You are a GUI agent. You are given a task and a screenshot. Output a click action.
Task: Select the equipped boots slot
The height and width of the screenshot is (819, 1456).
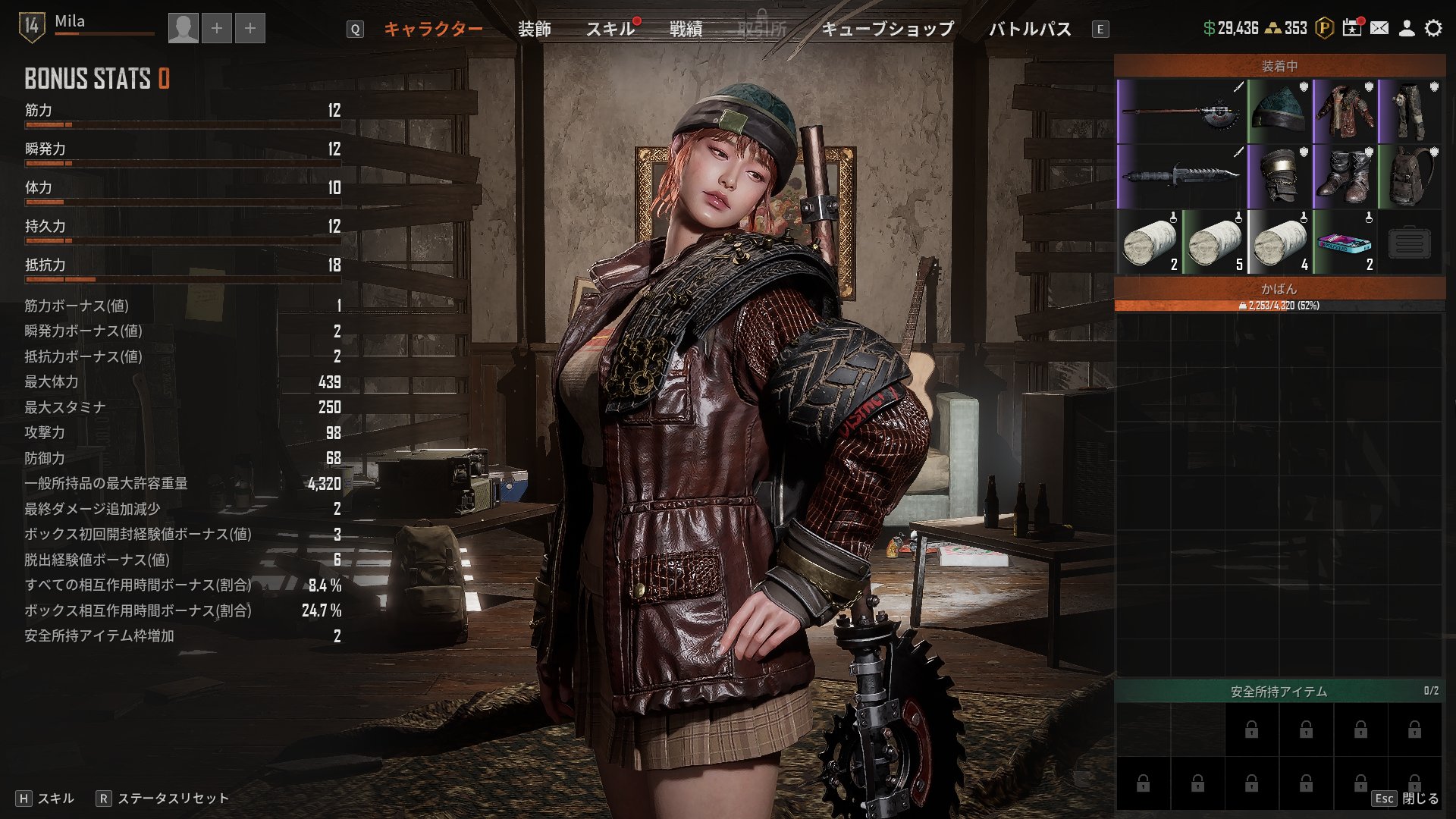click(x=1345, y=177)
